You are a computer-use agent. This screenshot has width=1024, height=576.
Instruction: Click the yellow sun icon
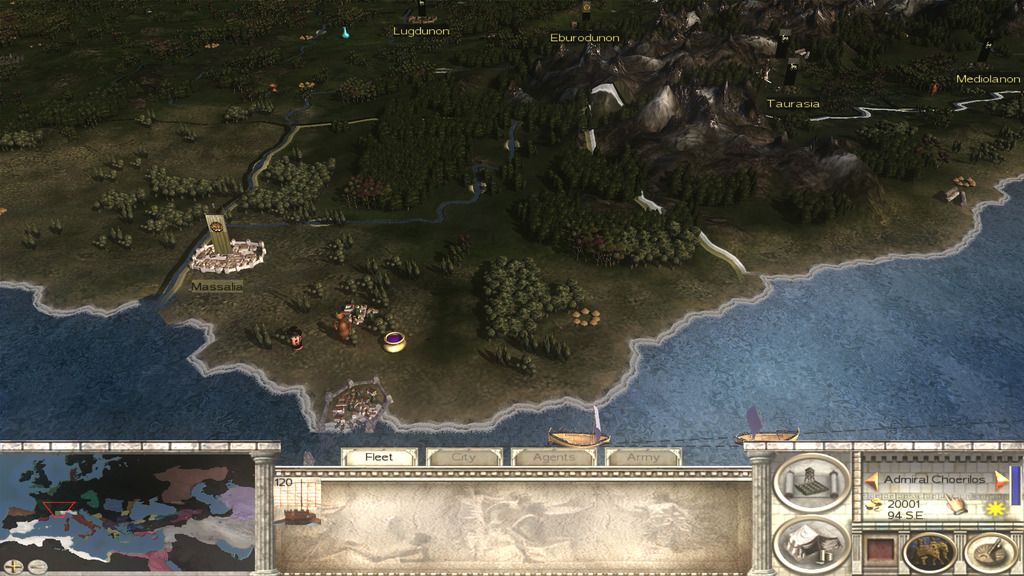click(993, 509)
